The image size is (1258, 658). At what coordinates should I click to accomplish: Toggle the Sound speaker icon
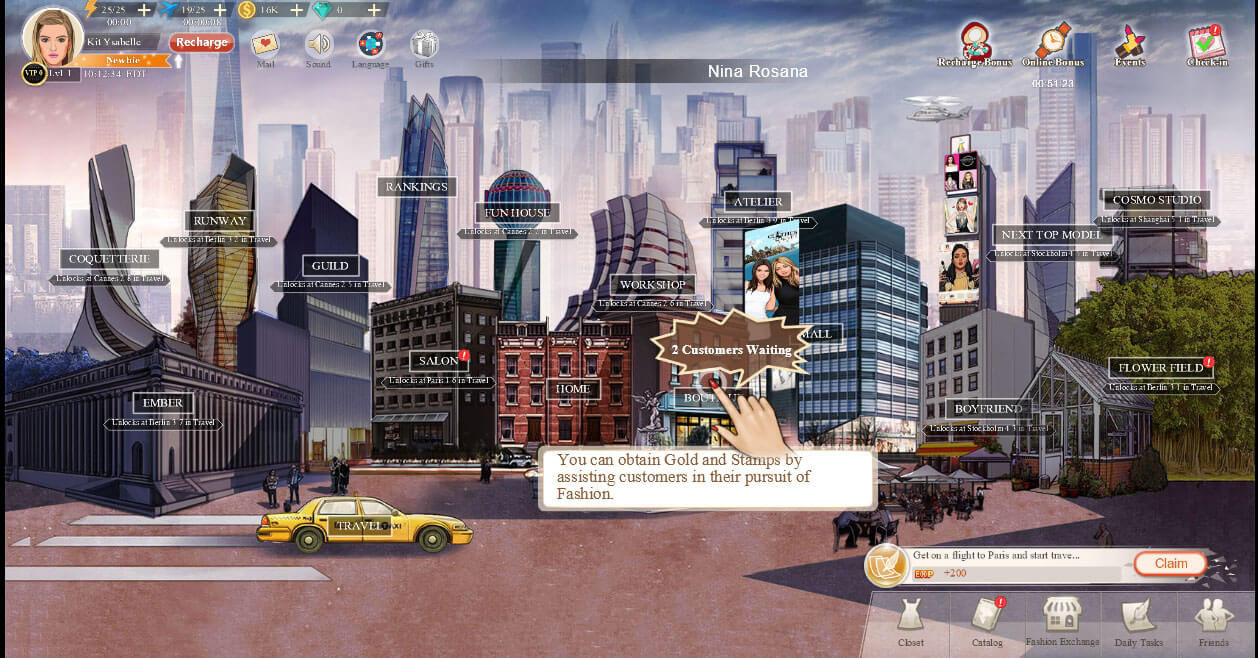(x=318, y=44)
